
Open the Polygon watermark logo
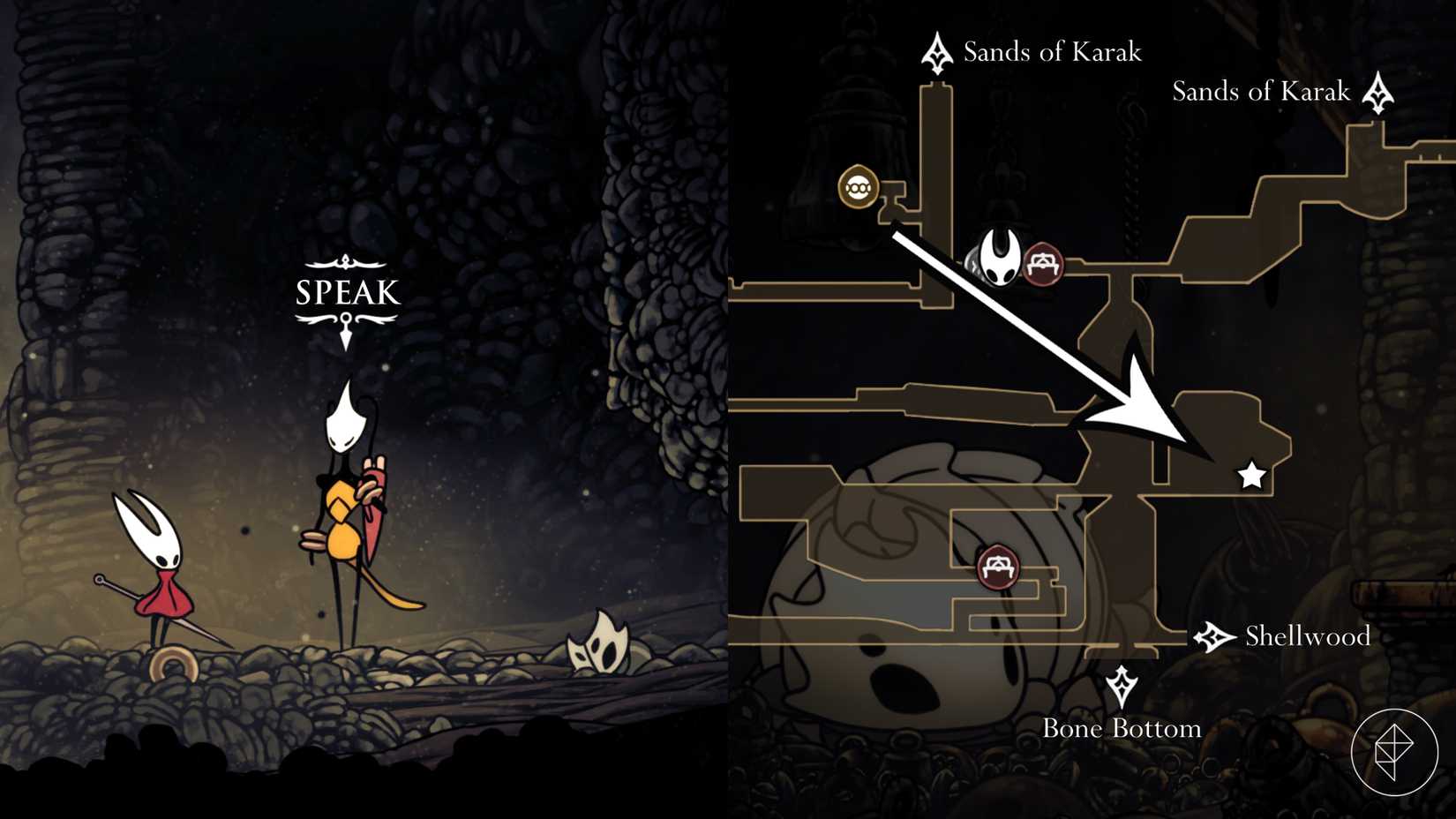1394,752
